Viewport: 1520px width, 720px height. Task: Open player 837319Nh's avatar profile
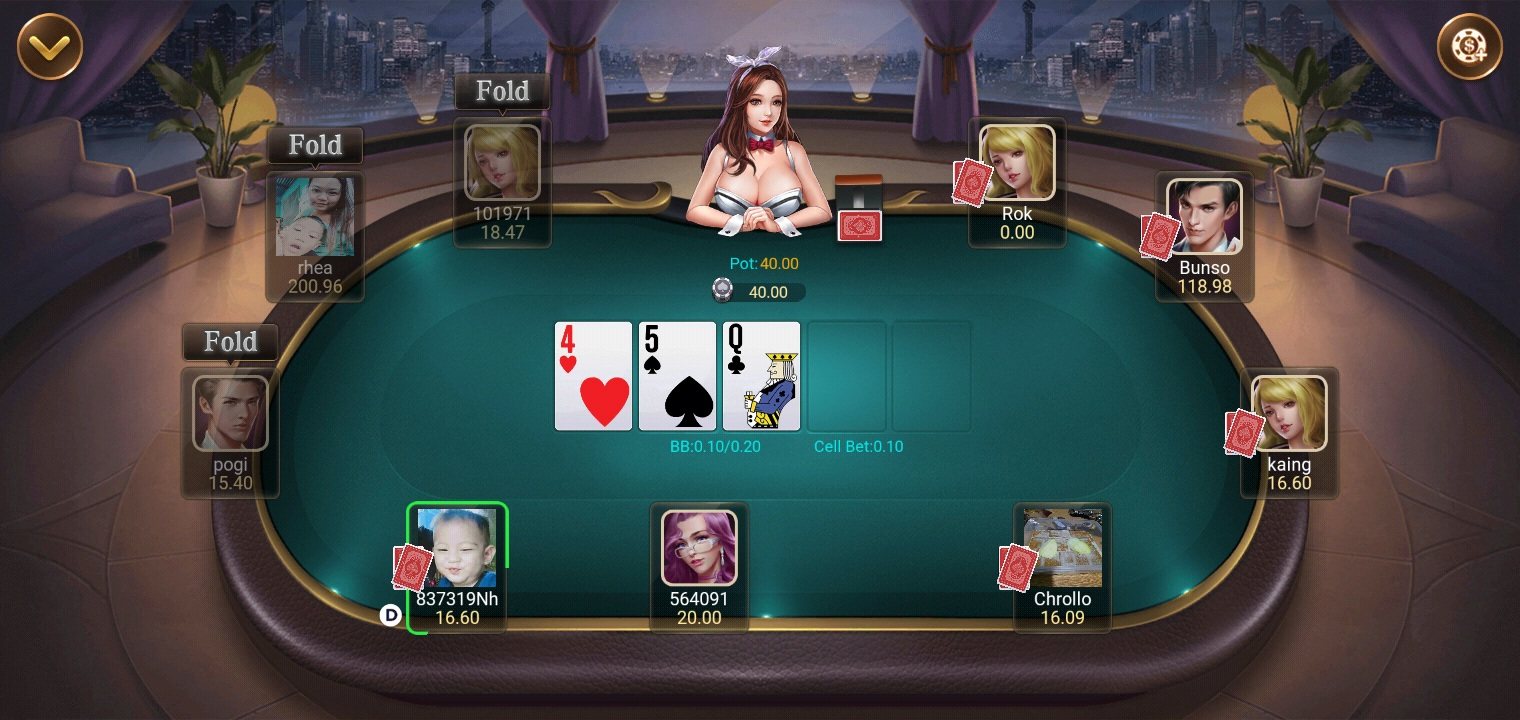coord(456,548)
